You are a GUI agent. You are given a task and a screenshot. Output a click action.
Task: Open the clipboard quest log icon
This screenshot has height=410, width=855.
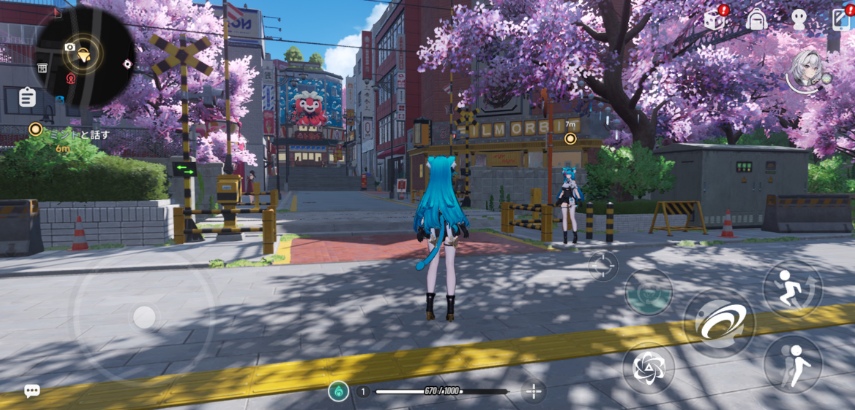click(27, 97)
